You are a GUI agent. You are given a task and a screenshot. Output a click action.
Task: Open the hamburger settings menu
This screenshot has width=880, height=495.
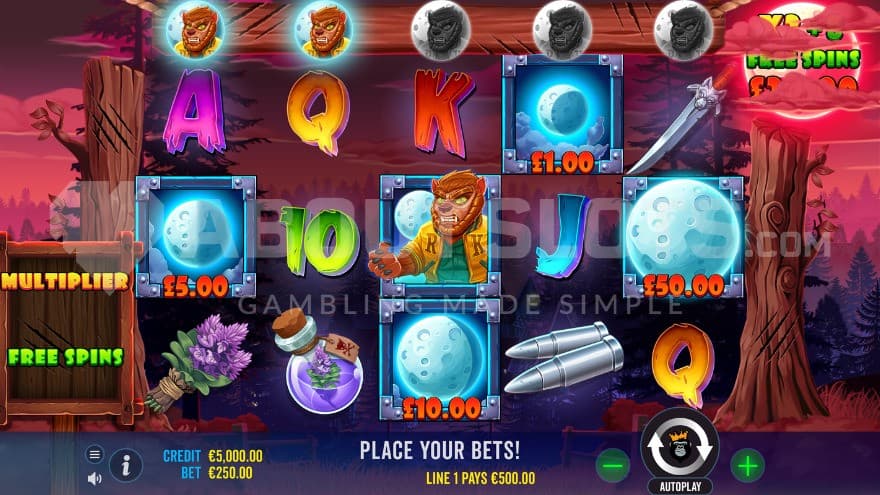(x=95, y=454)
